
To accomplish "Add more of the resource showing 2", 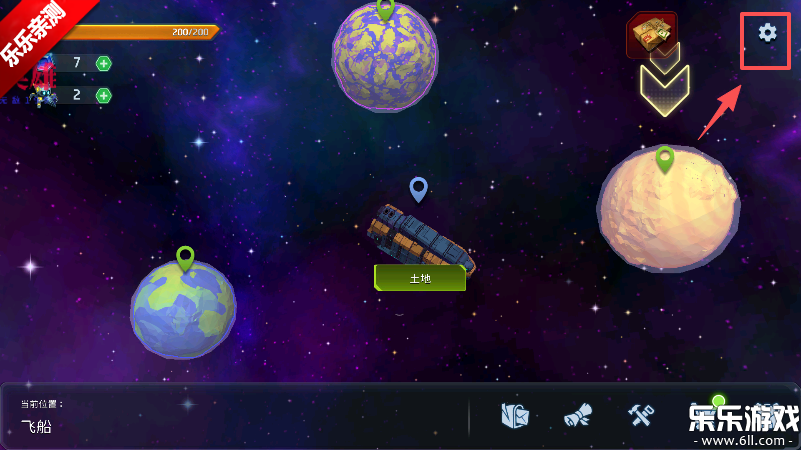I will point(104,96).
